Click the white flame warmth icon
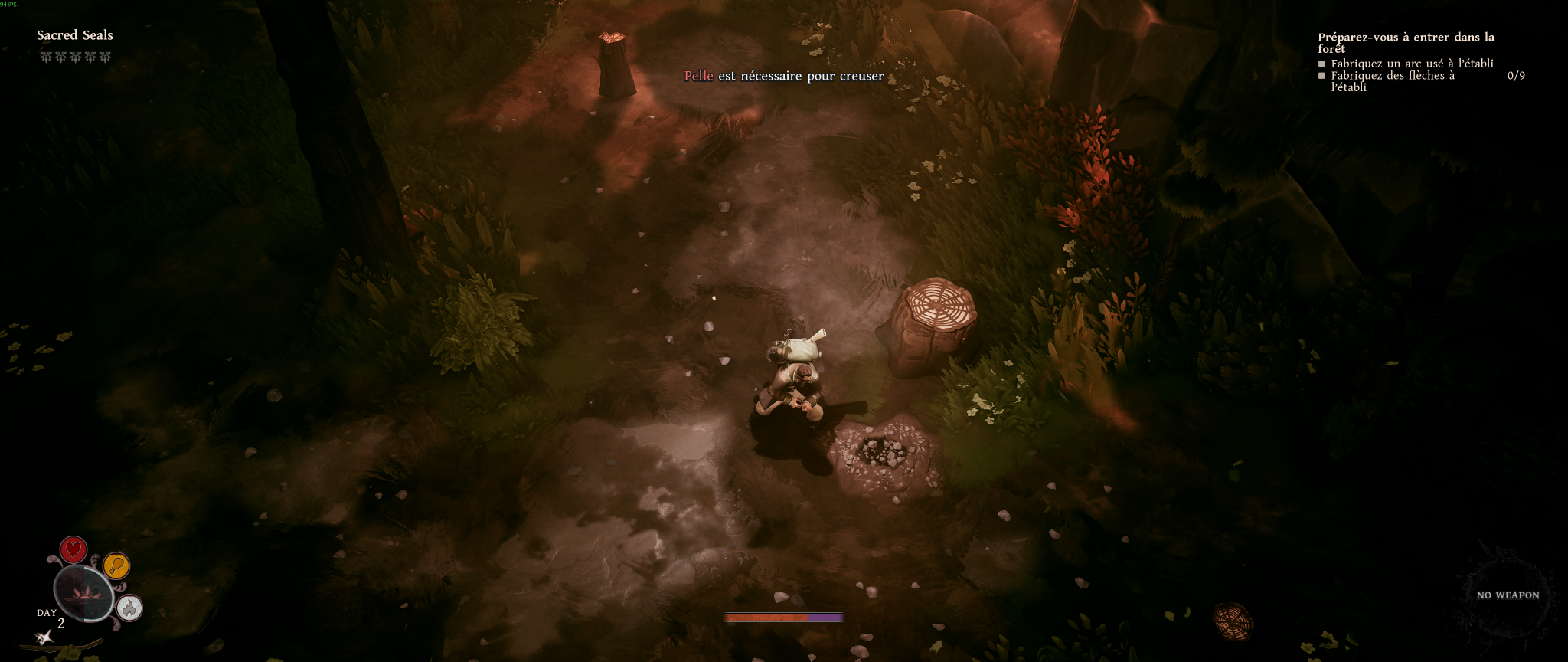 (x=129, y=608)
